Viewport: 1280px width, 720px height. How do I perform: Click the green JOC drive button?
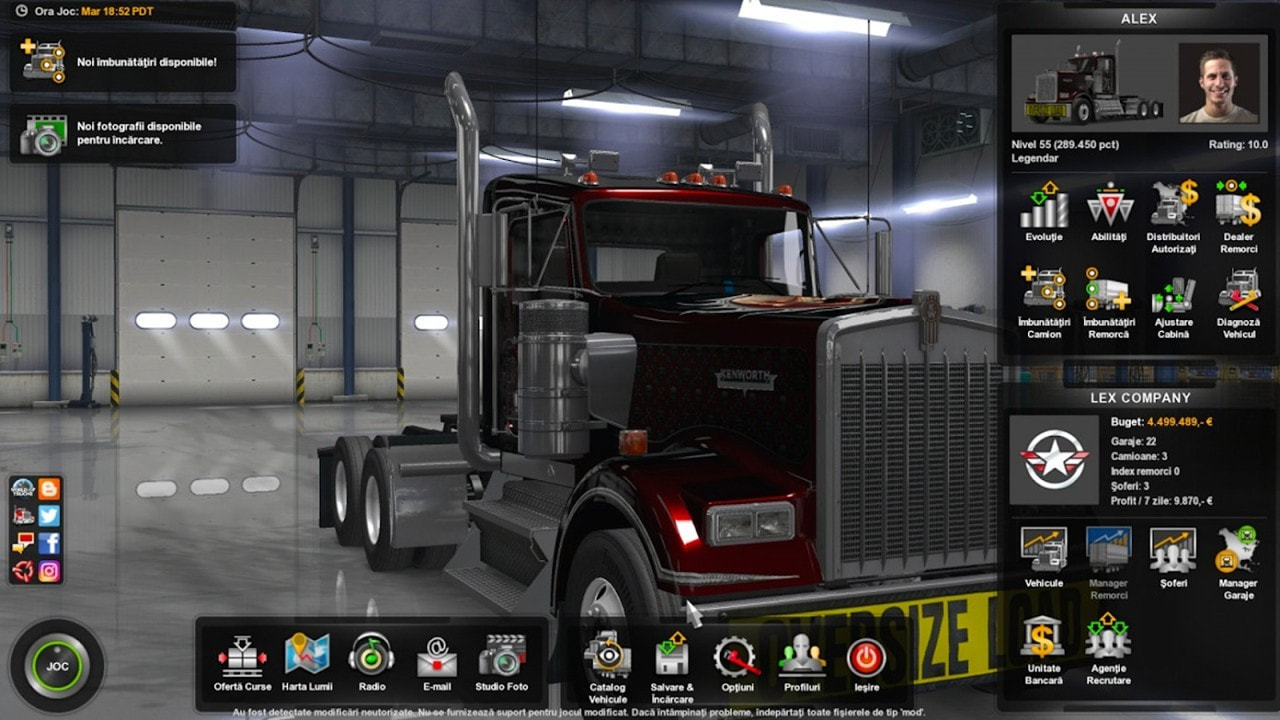point(57,666)
